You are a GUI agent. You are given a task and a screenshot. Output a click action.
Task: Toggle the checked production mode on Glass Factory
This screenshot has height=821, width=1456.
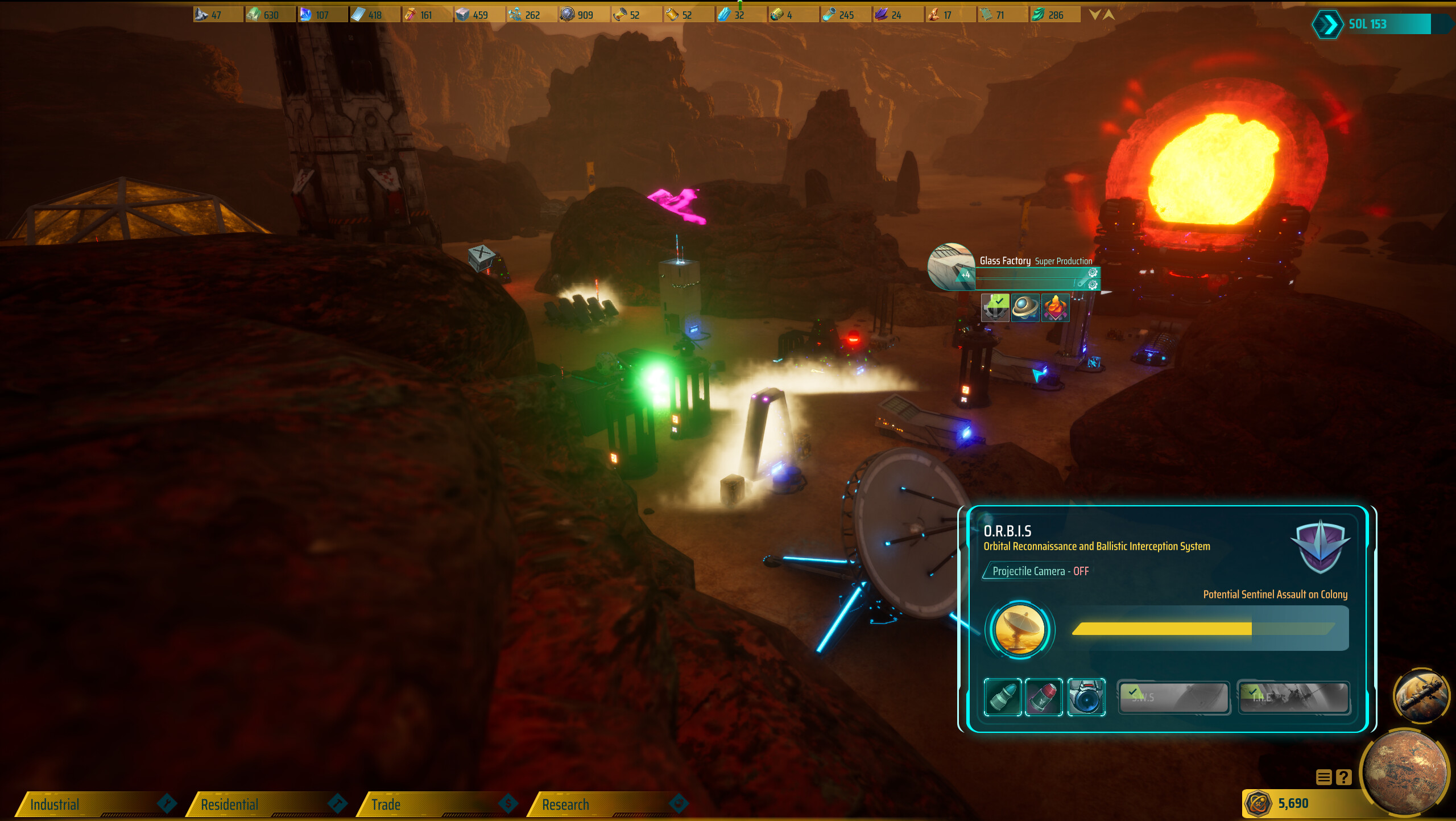995,309
